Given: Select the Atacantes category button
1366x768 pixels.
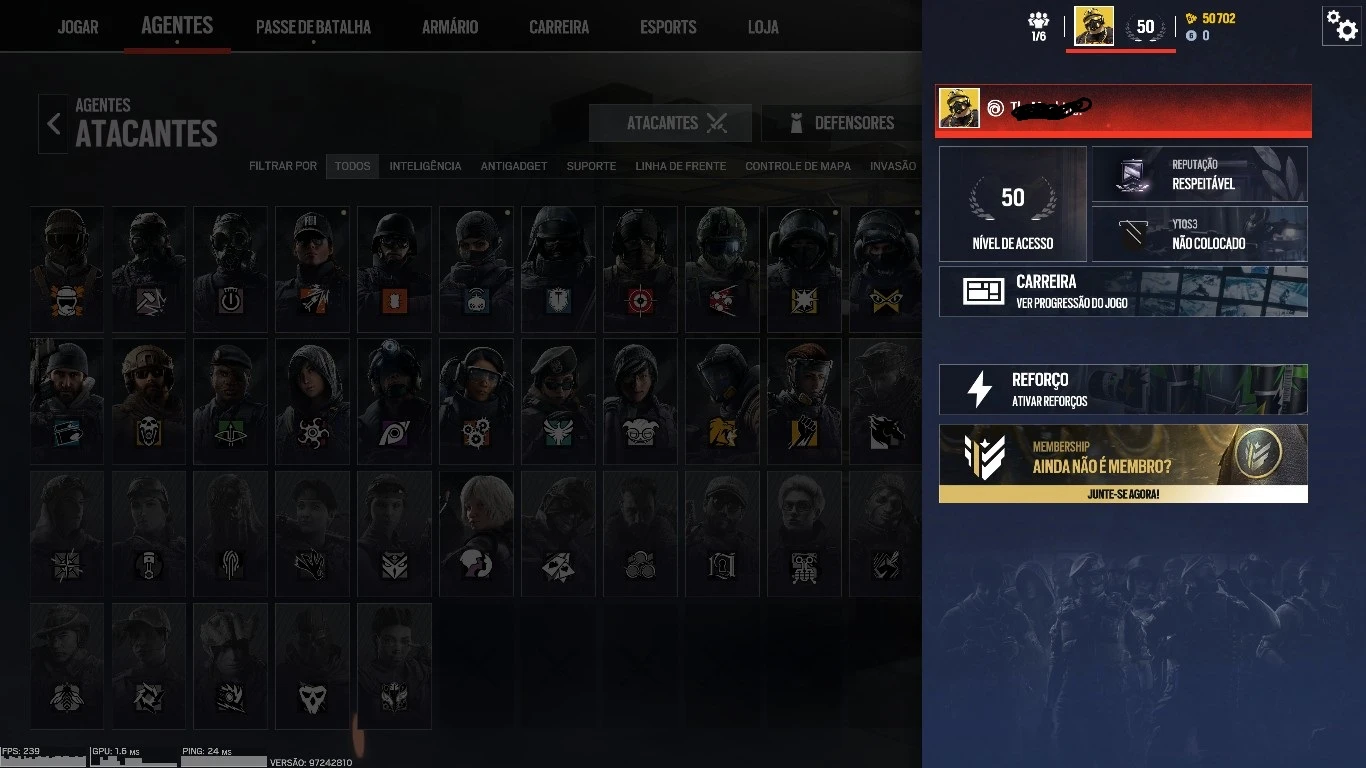Looking at the screenshot, I should [x=670, y=123].
